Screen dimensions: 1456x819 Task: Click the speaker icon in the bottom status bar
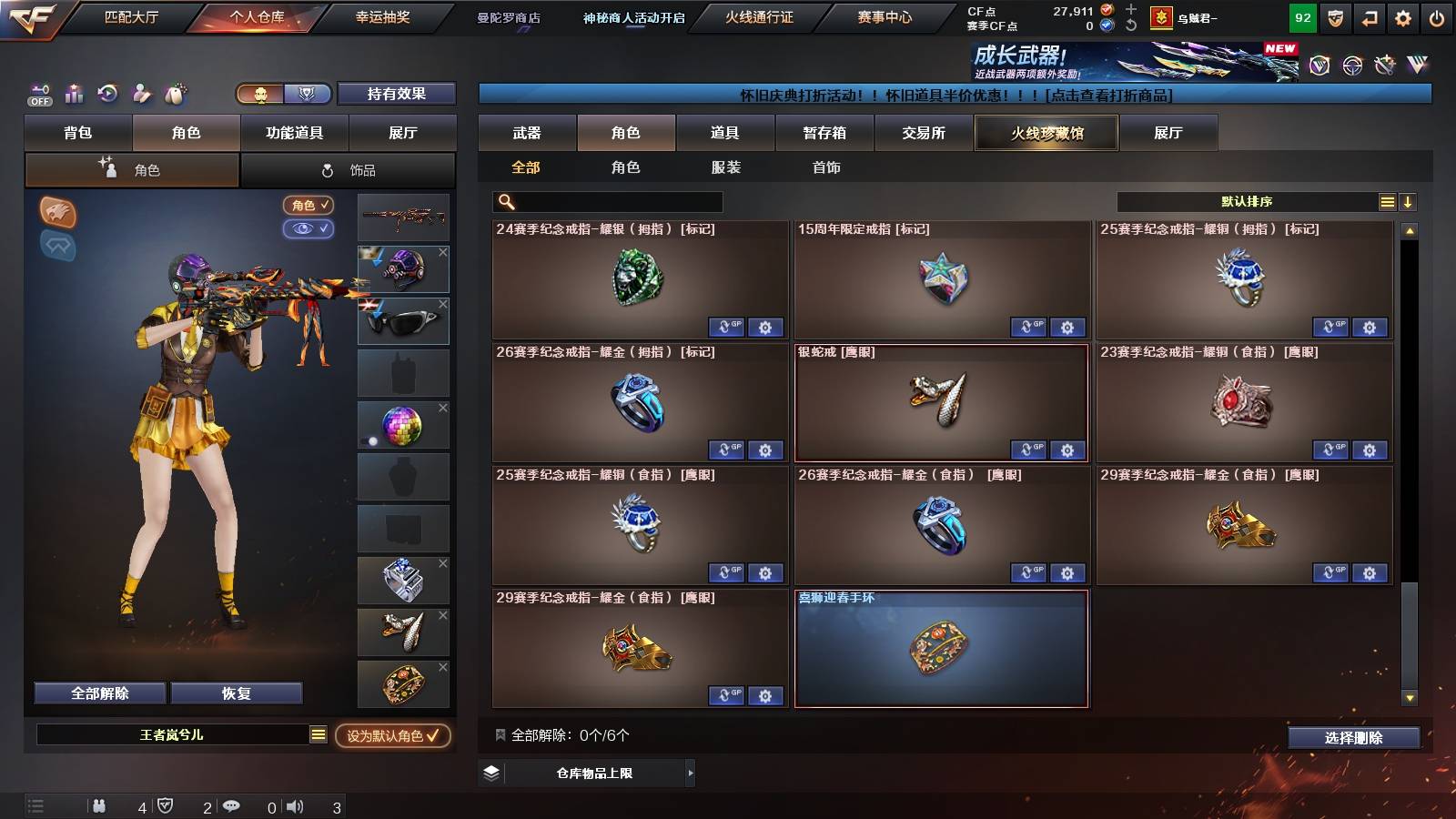coord(294,804)
